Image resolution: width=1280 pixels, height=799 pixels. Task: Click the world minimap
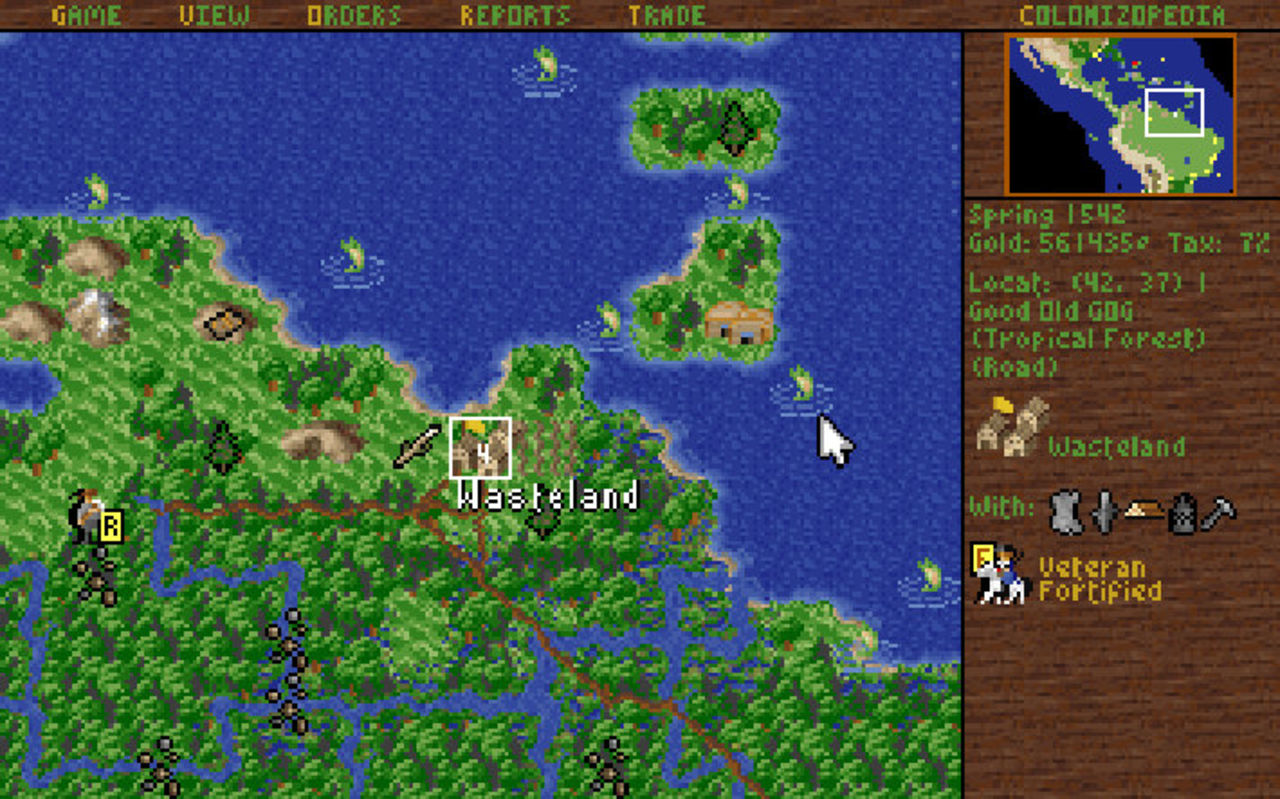(x=1121, y=115)
